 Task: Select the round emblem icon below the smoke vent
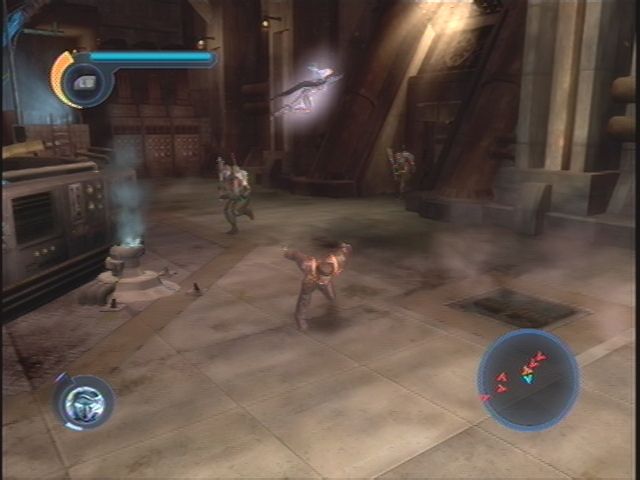pos(84,402)
